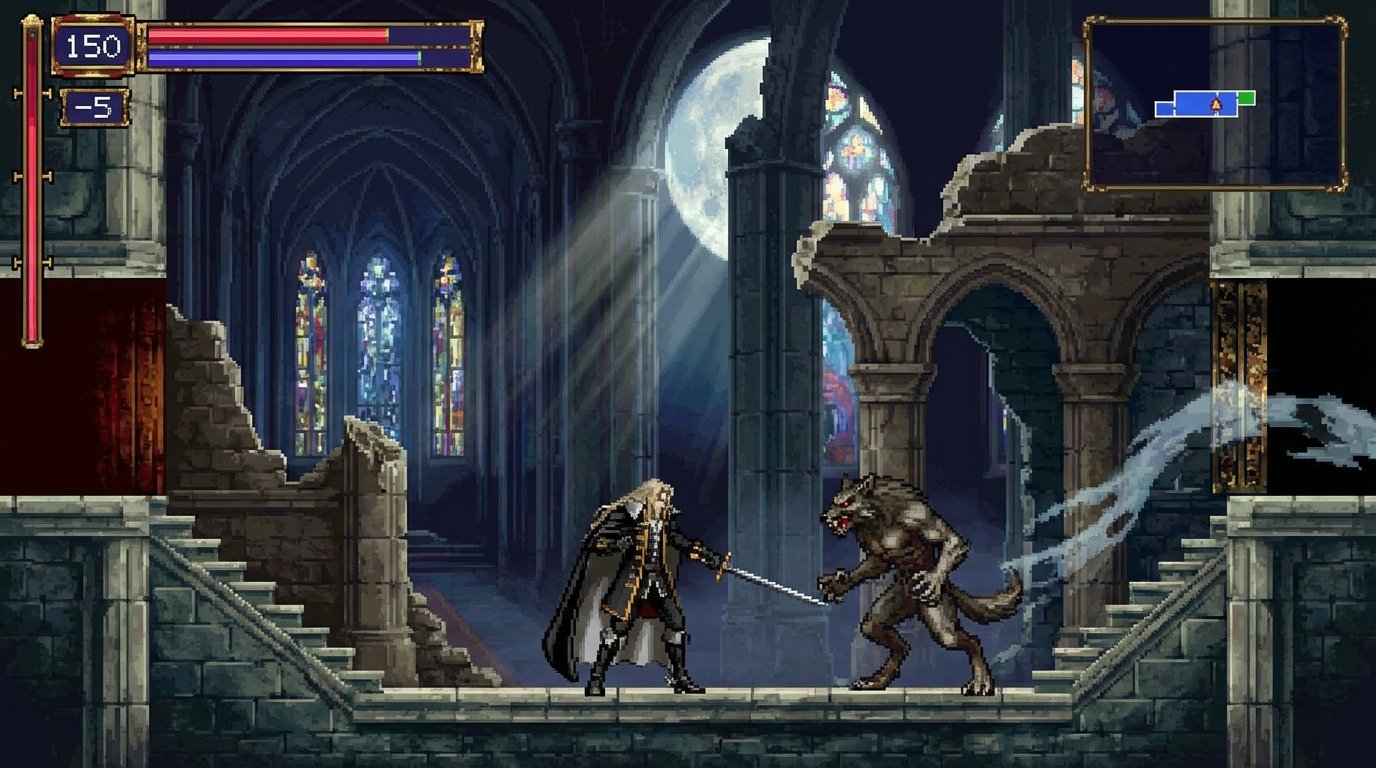Image resolution: width=1376 pixels, height=768 pixels.
Task: Click the leftmost blue room on the minimap
Action: tap(1164, 108)
